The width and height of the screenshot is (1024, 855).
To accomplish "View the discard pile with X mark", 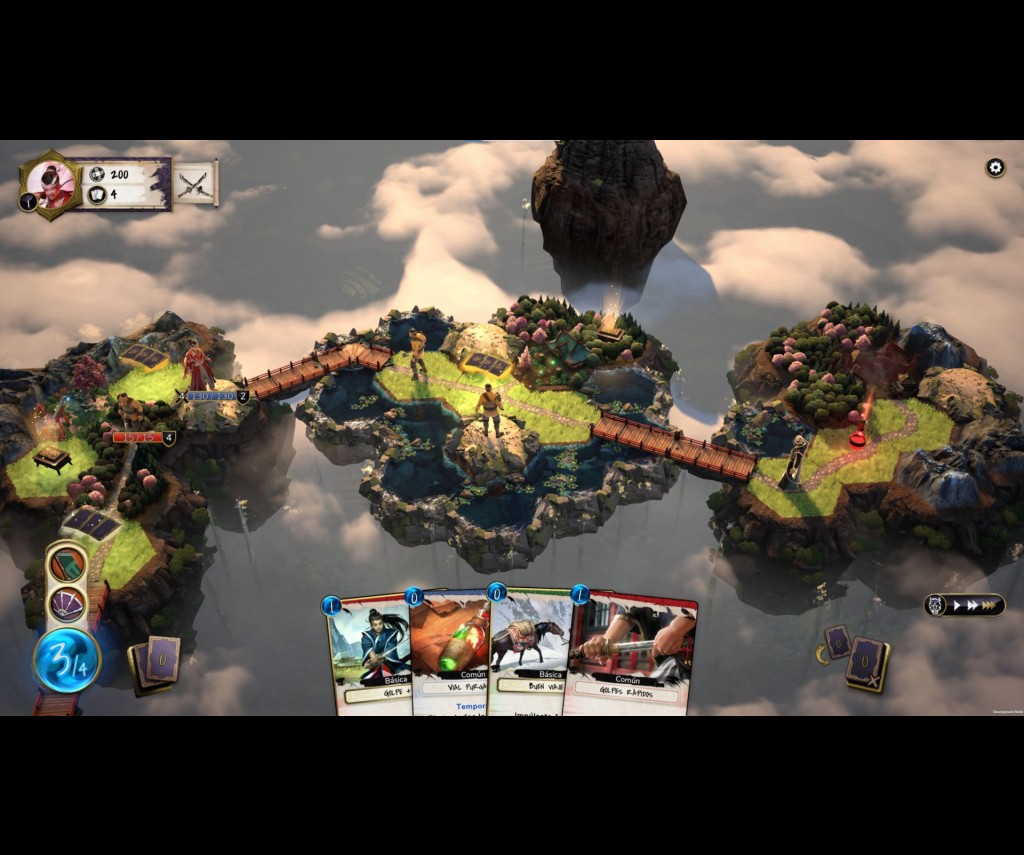I will 868,664.
